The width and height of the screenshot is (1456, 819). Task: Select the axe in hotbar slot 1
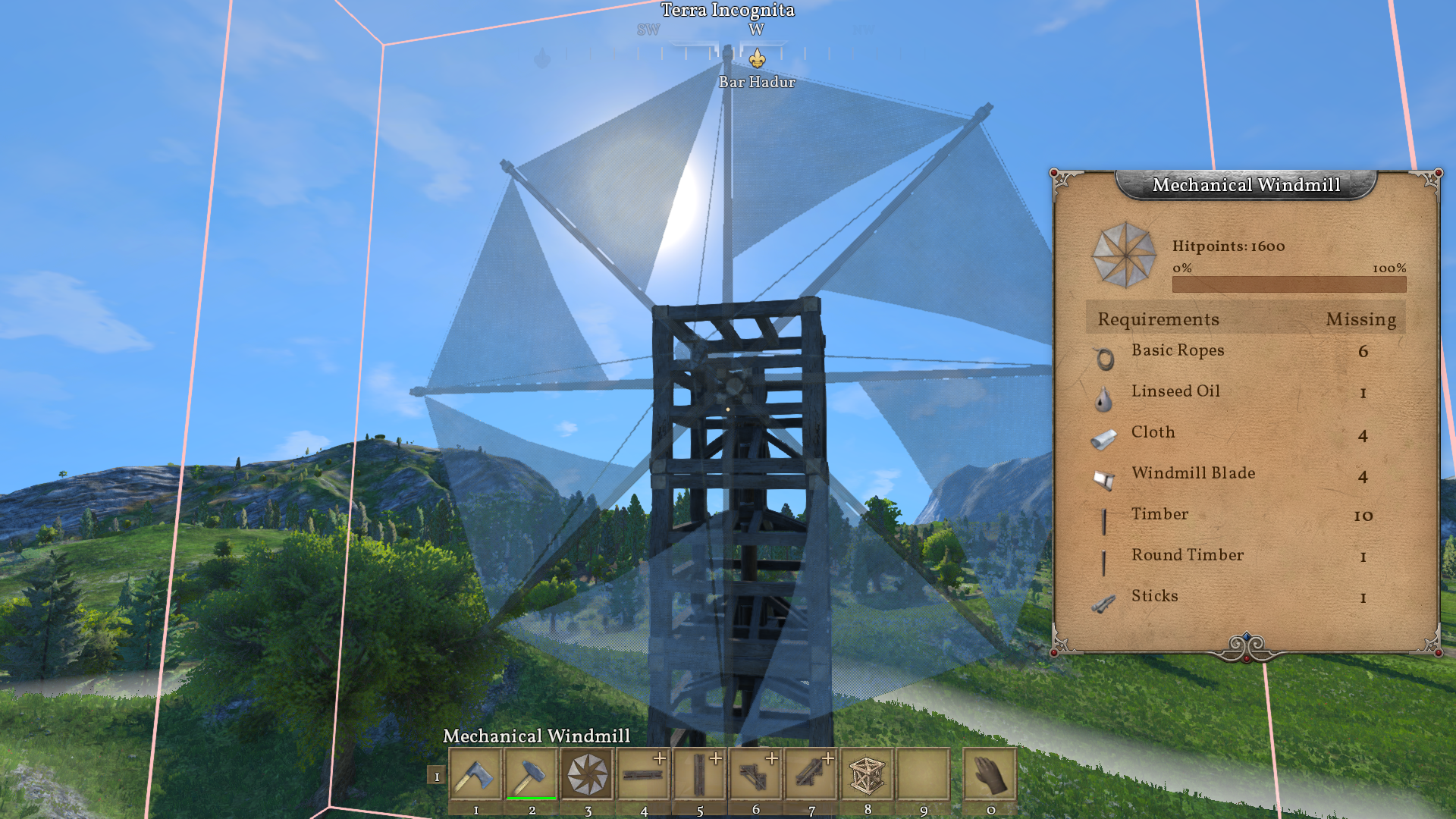click(x=475, y=774)
